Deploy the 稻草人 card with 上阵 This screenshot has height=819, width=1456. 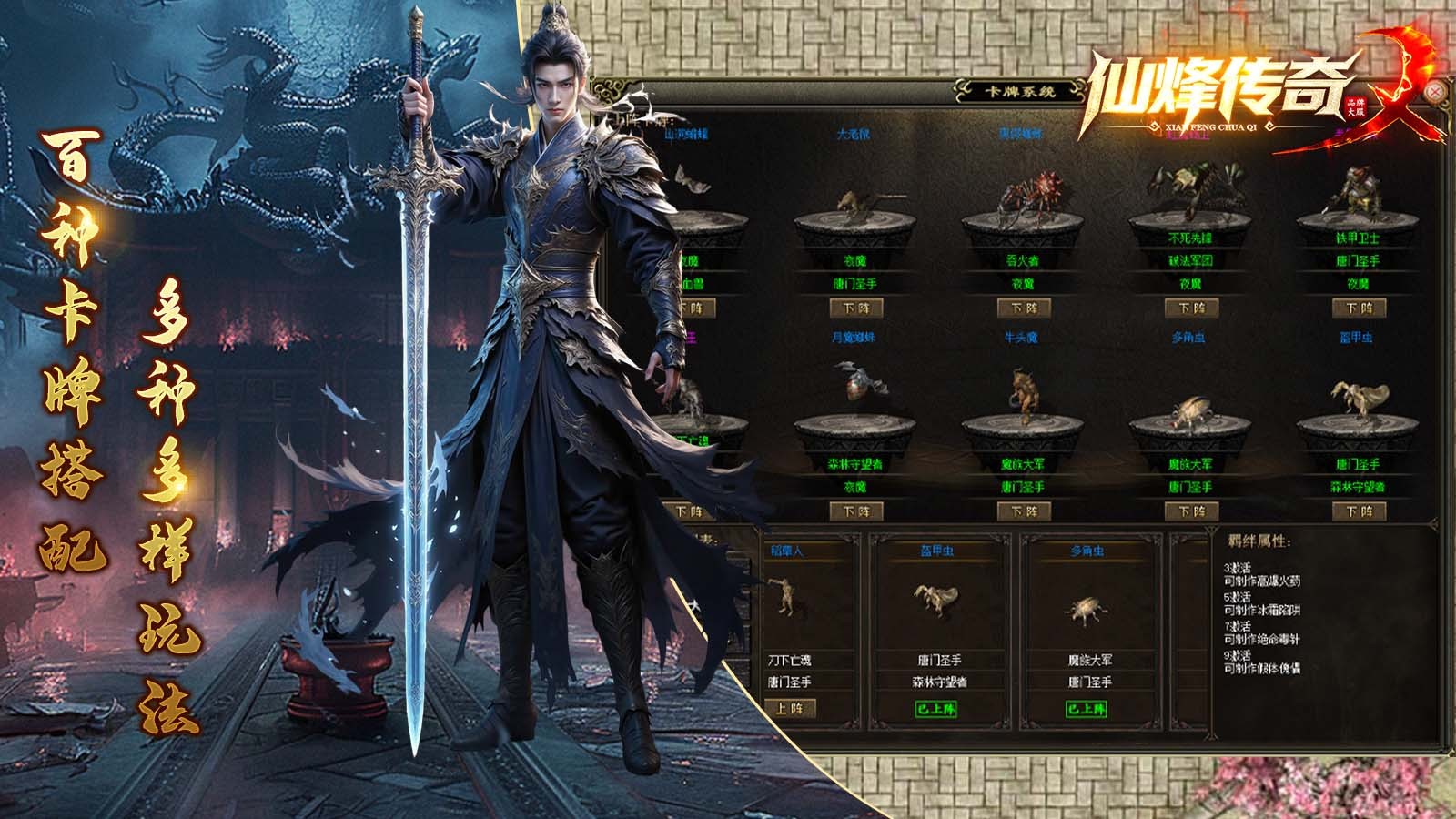click(790, 708)
